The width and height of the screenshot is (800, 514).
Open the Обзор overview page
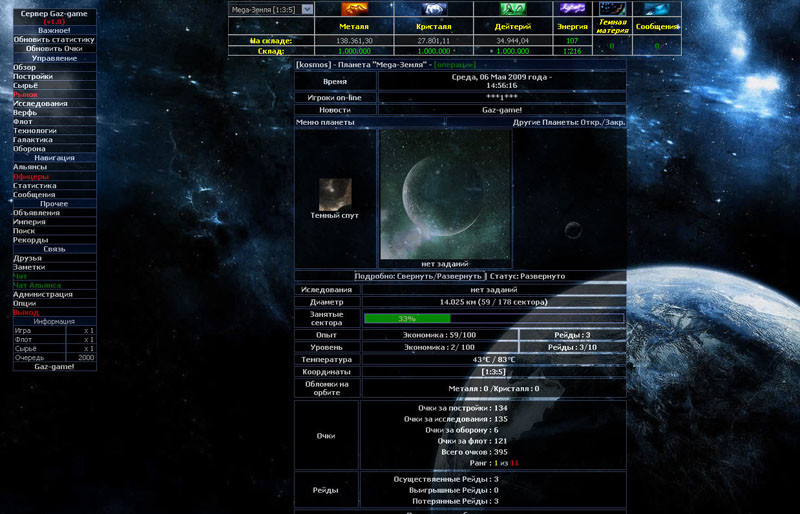point(25,67)
